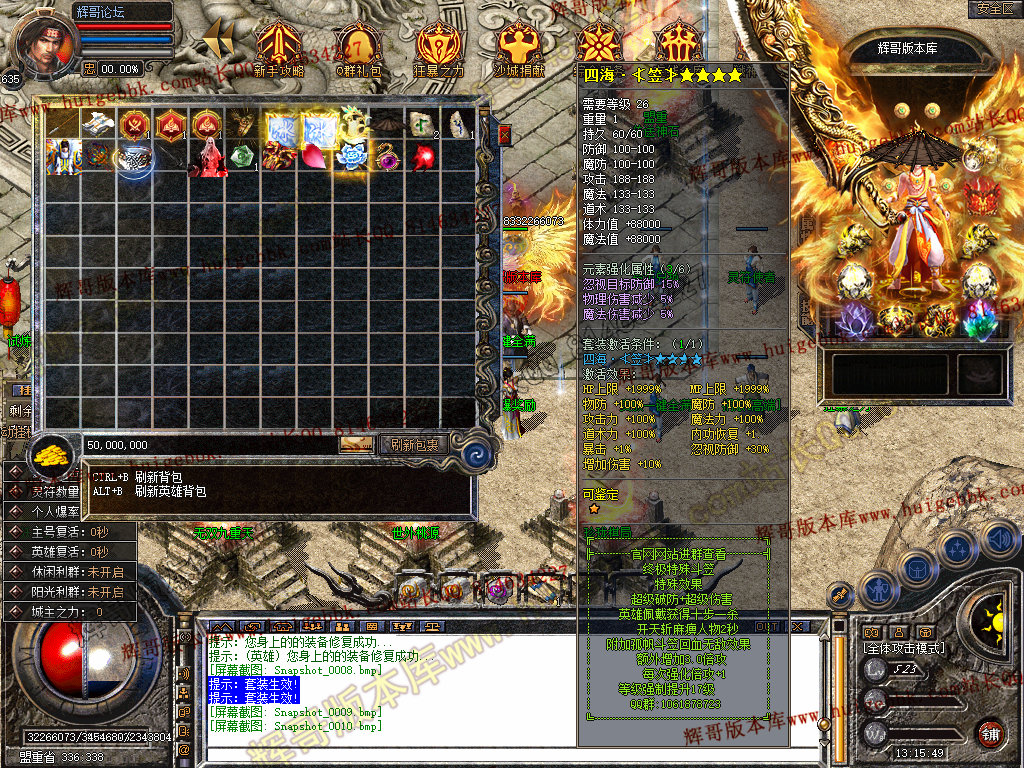
Task: Select the blue-white lotus item in bag
Action: click(351, 157)
